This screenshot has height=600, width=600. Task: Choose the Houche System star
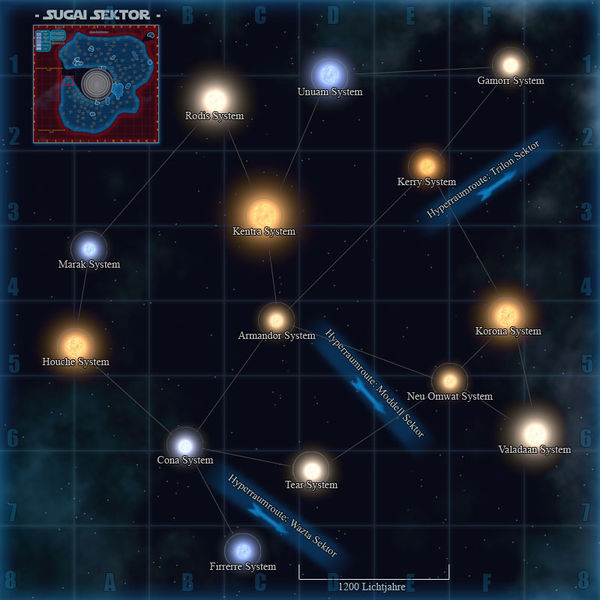pyautogui.click(x=74, y=344)
